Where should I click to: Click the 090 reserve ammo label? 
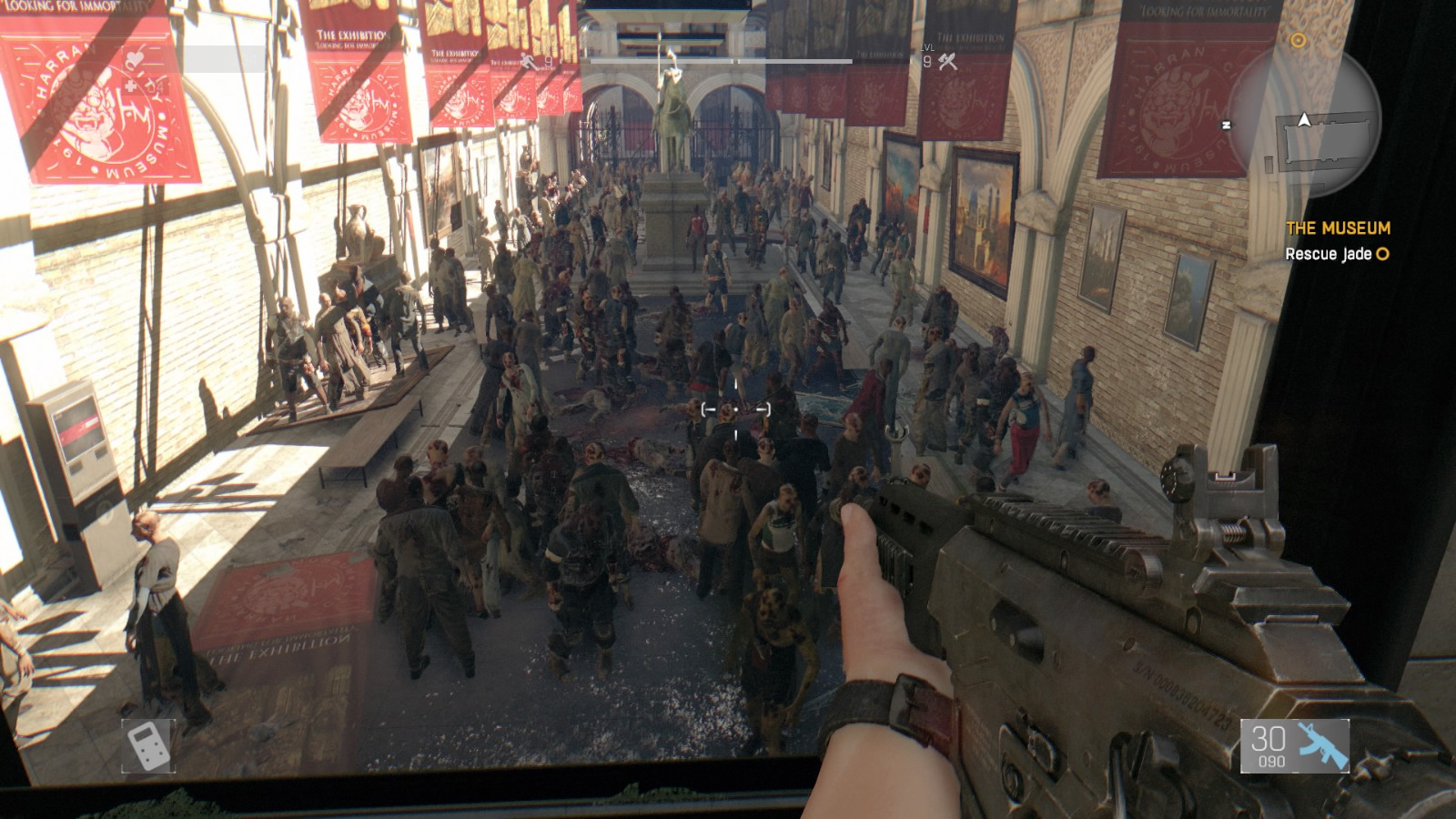click(1271, 760)
